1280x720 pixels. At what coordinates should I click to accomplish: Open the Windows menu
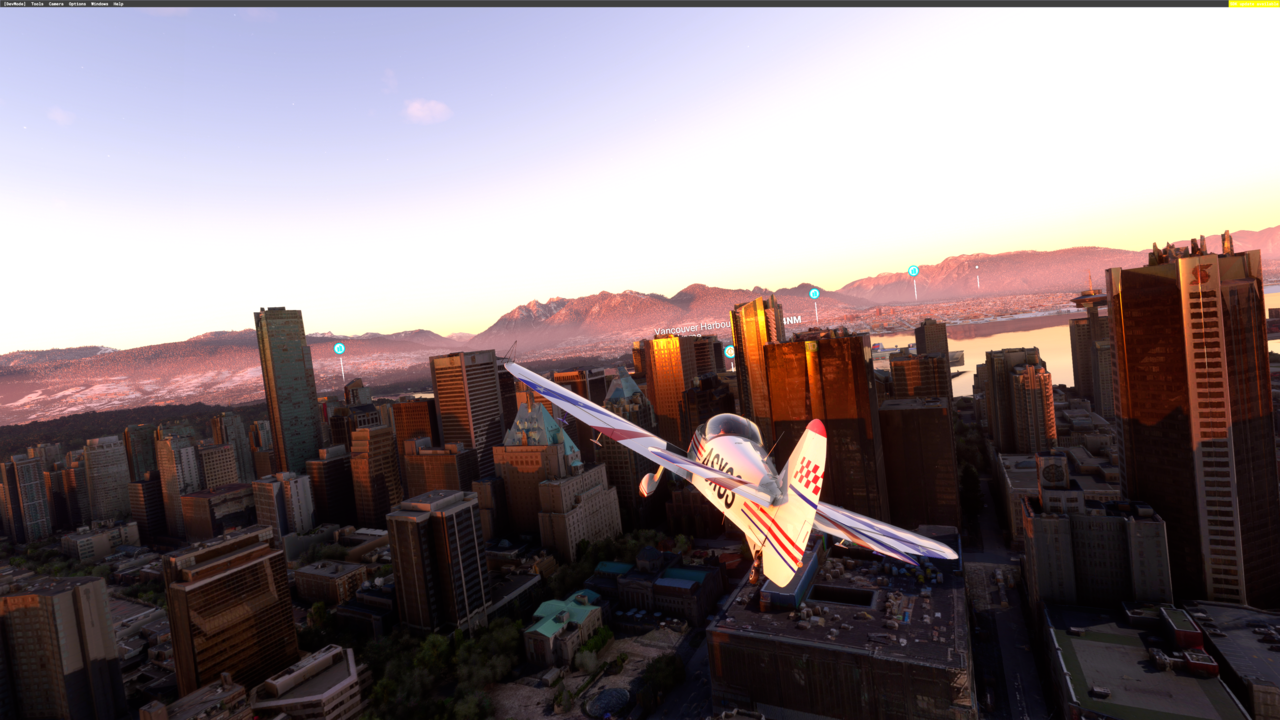click(98, 4)
